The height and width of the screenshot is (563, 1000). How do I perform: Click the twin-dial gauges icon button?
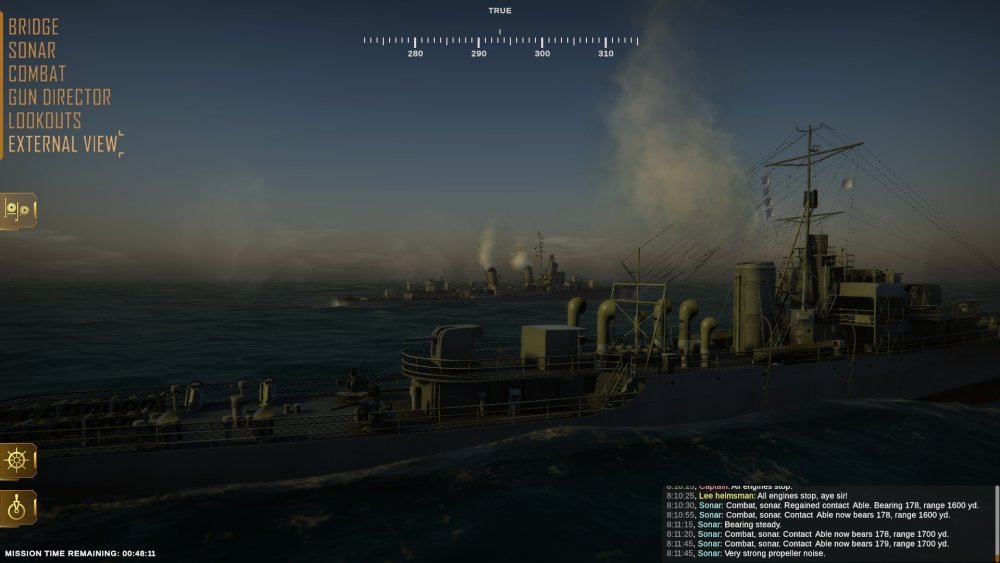pyautogui.click(x=18, y=210)
